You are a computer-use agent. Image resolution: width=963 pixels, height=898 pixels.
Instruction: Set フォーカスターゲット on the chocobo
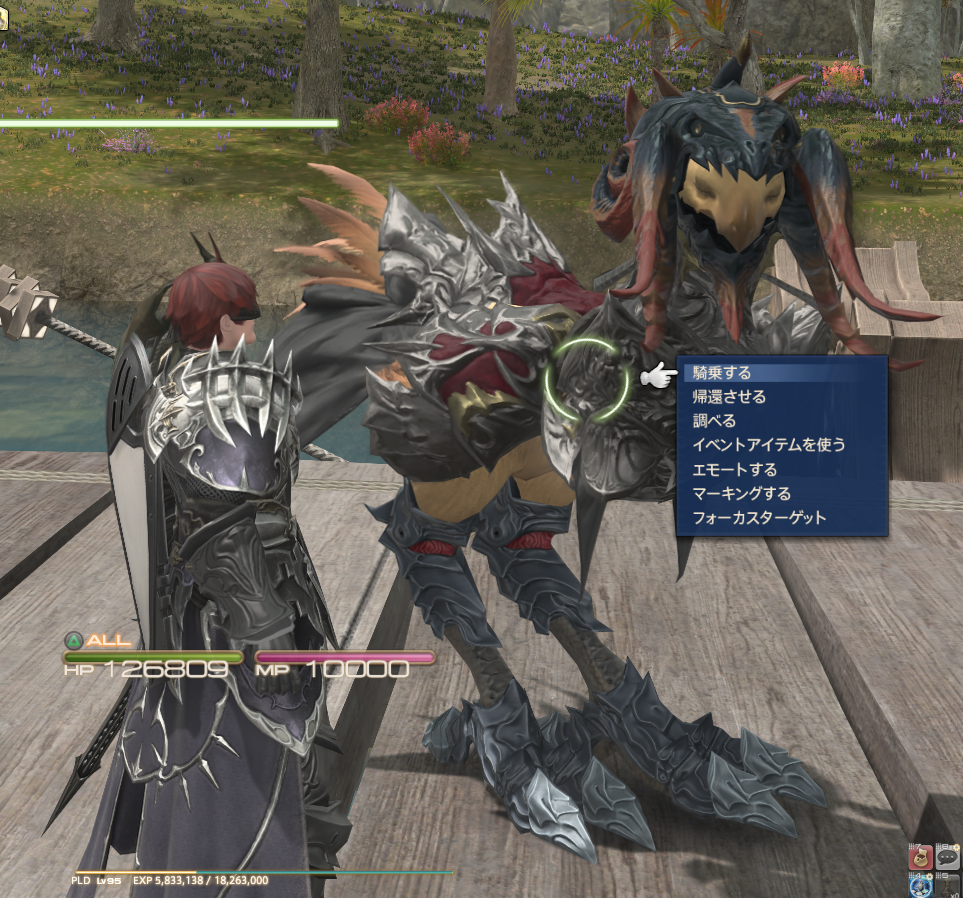759,518
